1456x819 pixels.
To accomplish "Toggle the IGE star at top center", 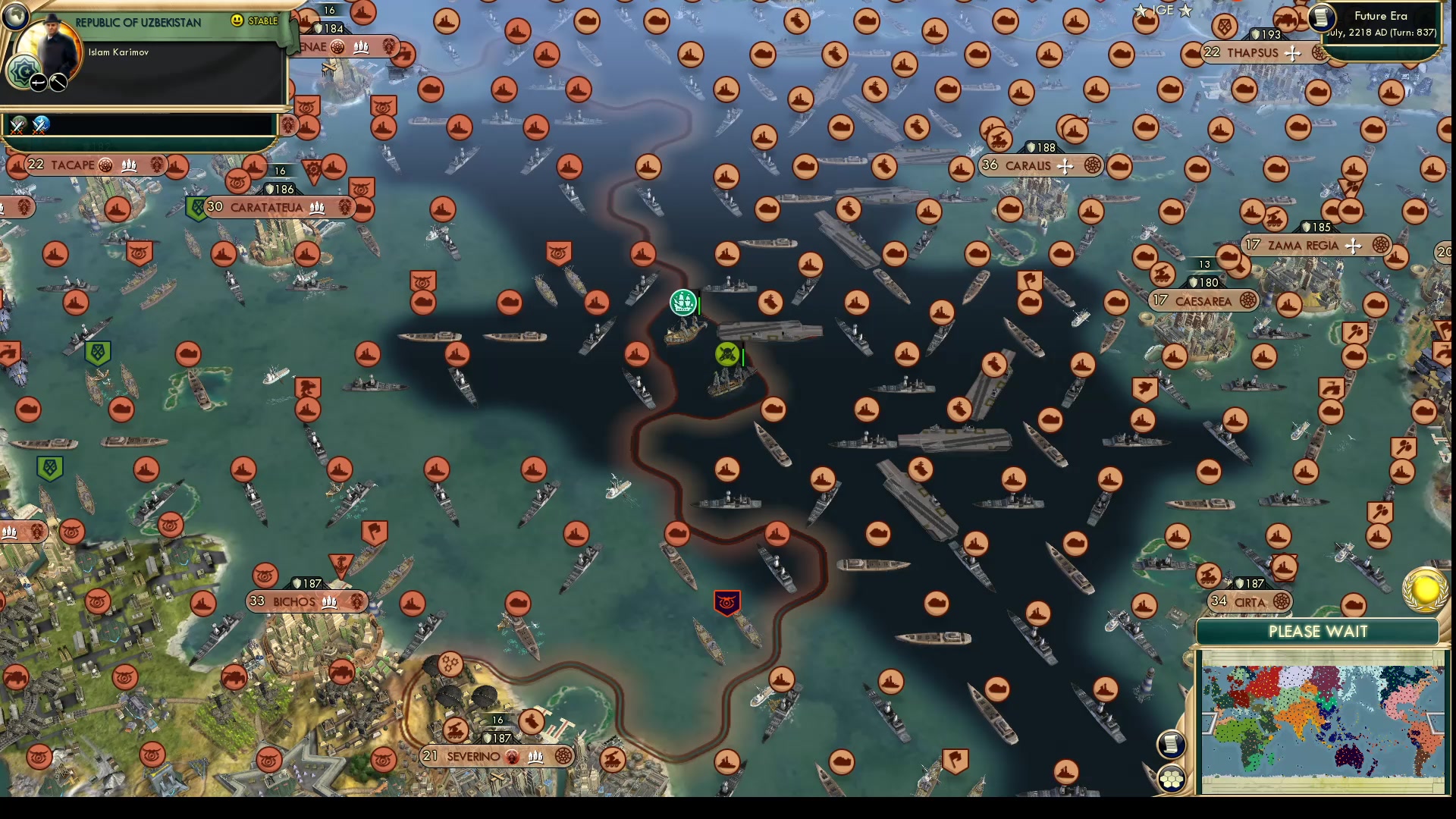I will (x=1141, y=10).
